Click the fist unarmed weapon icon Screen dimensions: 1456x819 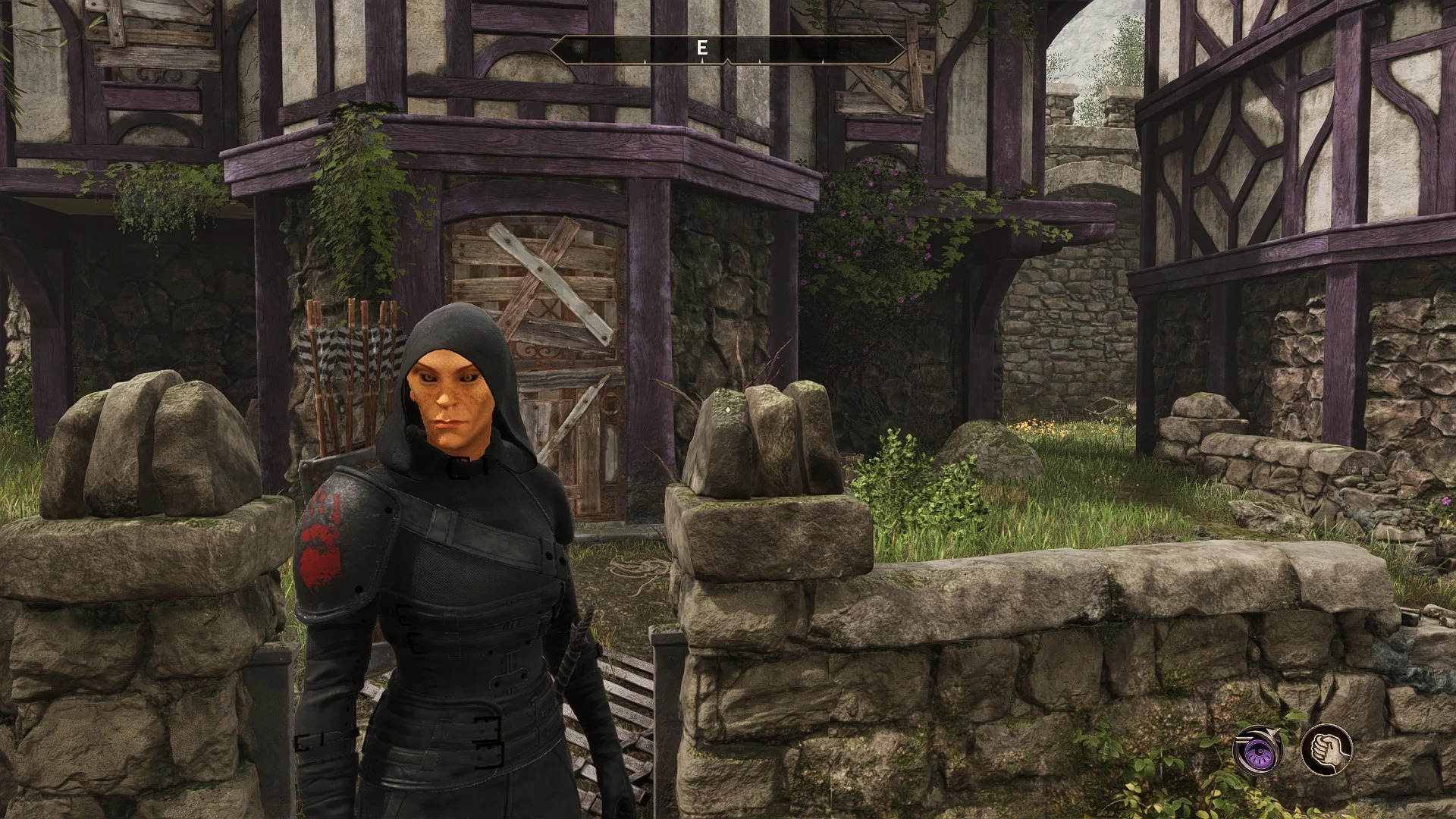click(x=1326, y=750)
